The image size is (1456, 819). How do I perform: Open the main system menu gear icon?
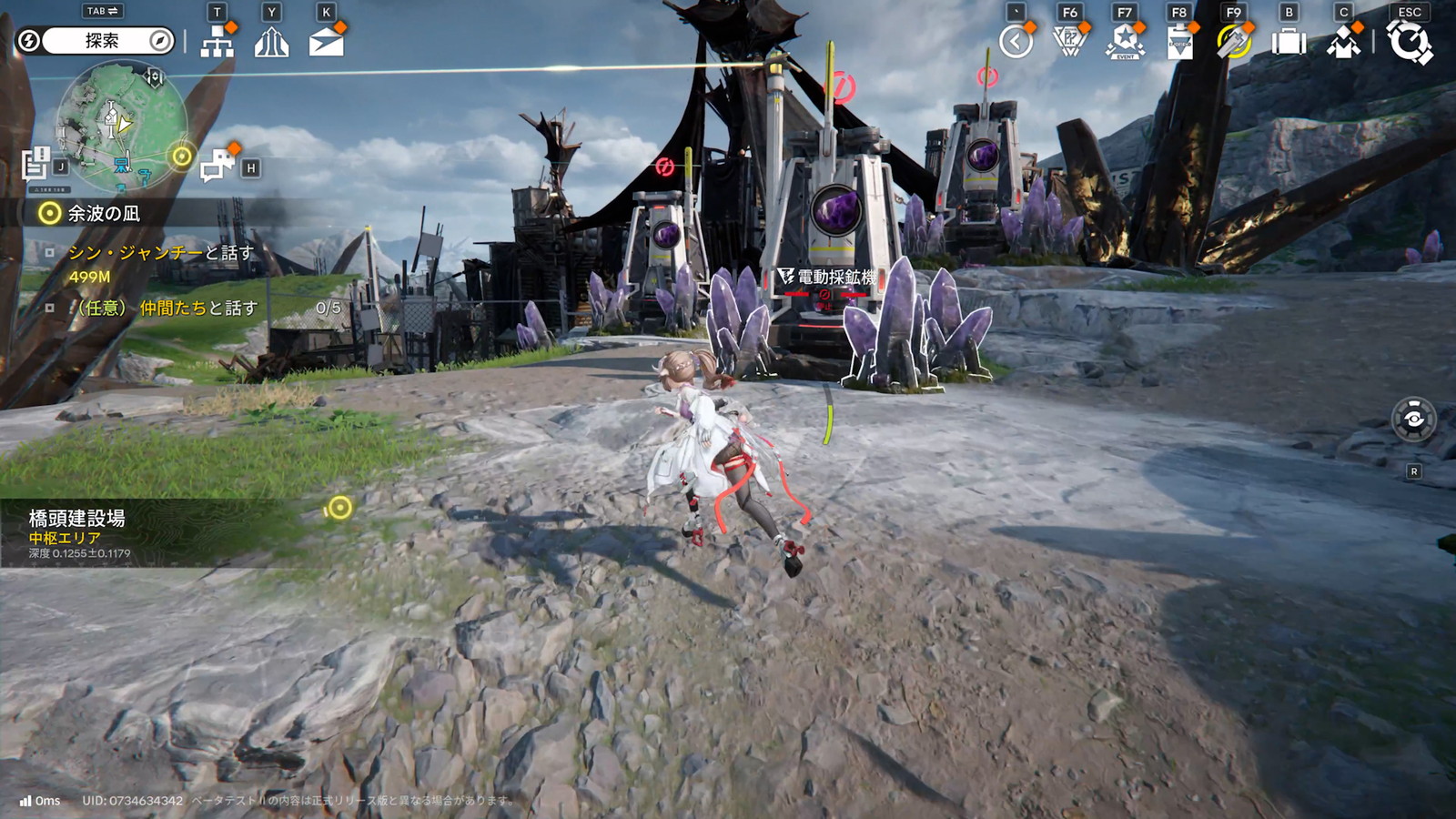1409,42
